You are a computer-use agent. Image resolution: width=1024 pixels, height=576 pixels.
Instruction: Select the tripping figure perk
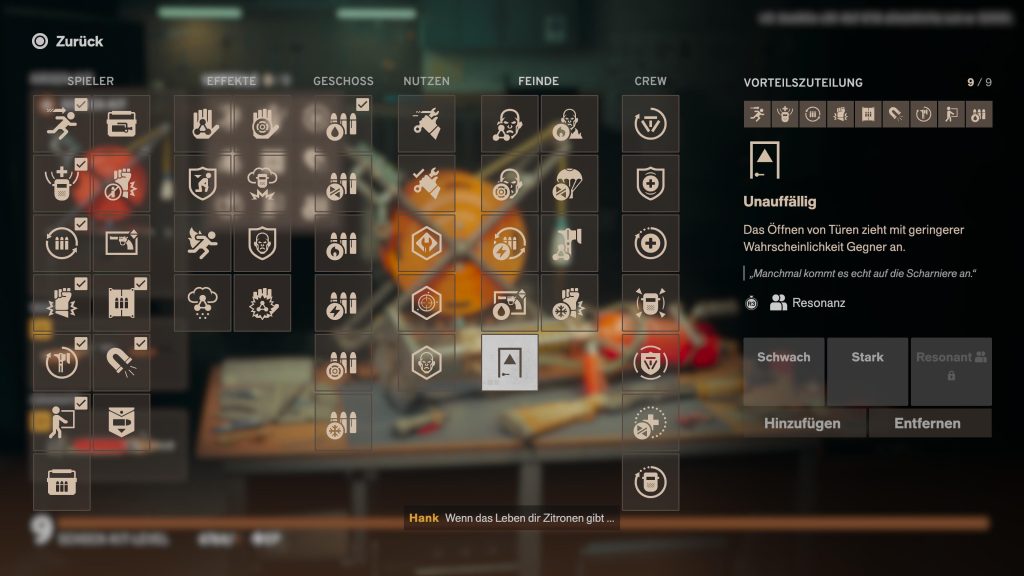203,243
